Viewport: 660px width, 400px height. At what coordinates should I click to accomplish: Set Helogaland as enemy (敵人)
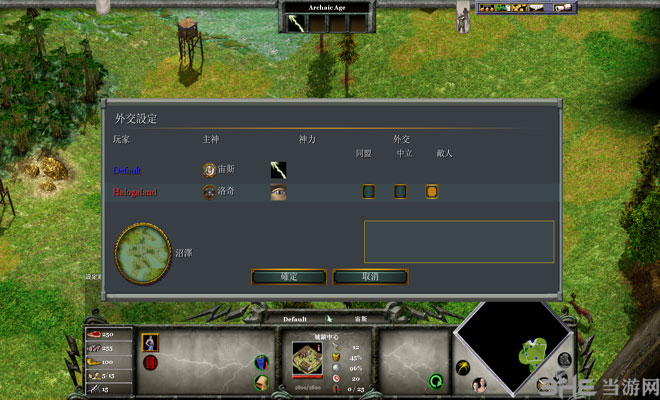(432, 191)
